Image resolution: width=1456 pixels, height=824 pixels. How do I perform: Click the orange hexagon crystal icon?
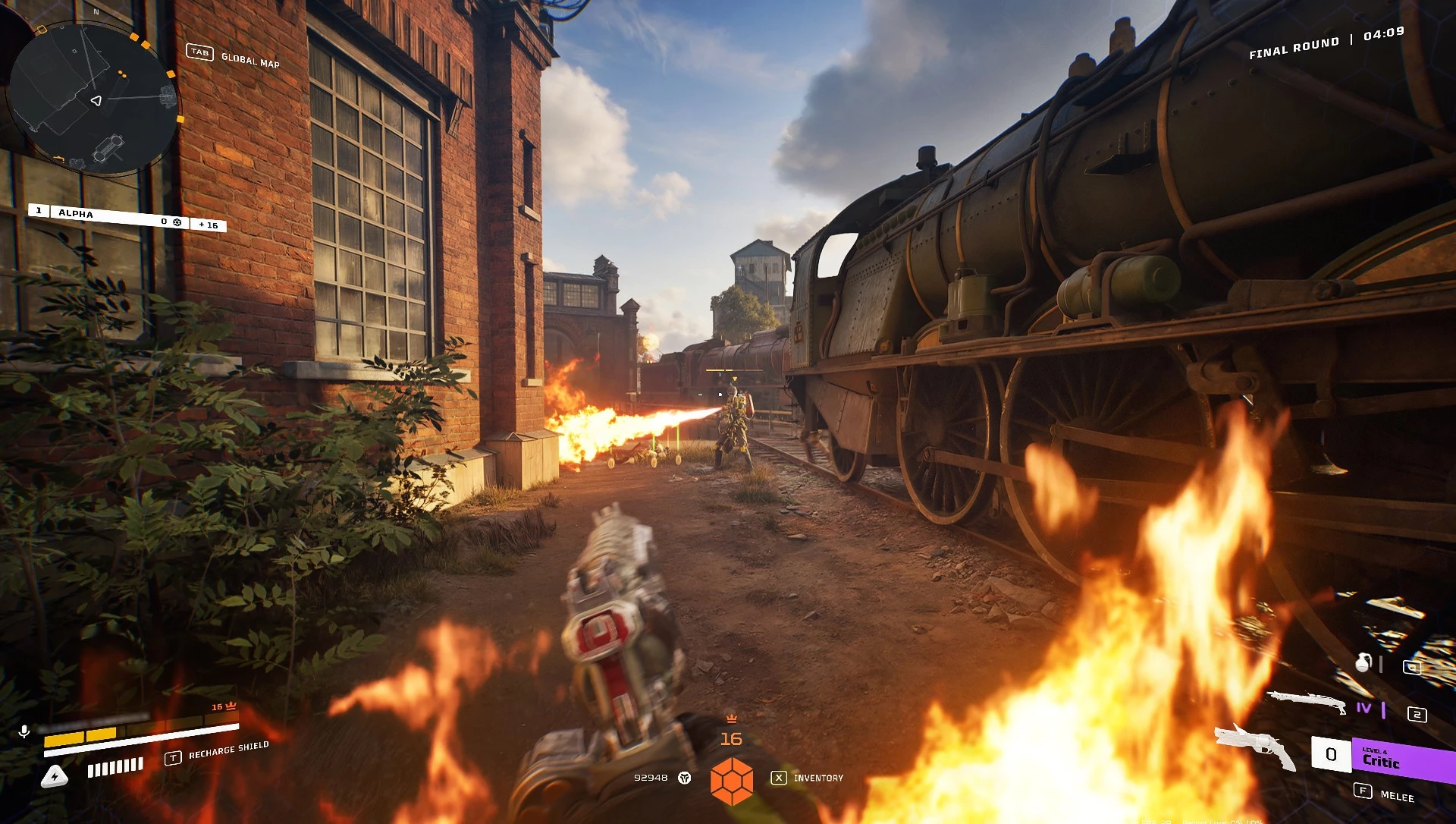click(732, 781)
